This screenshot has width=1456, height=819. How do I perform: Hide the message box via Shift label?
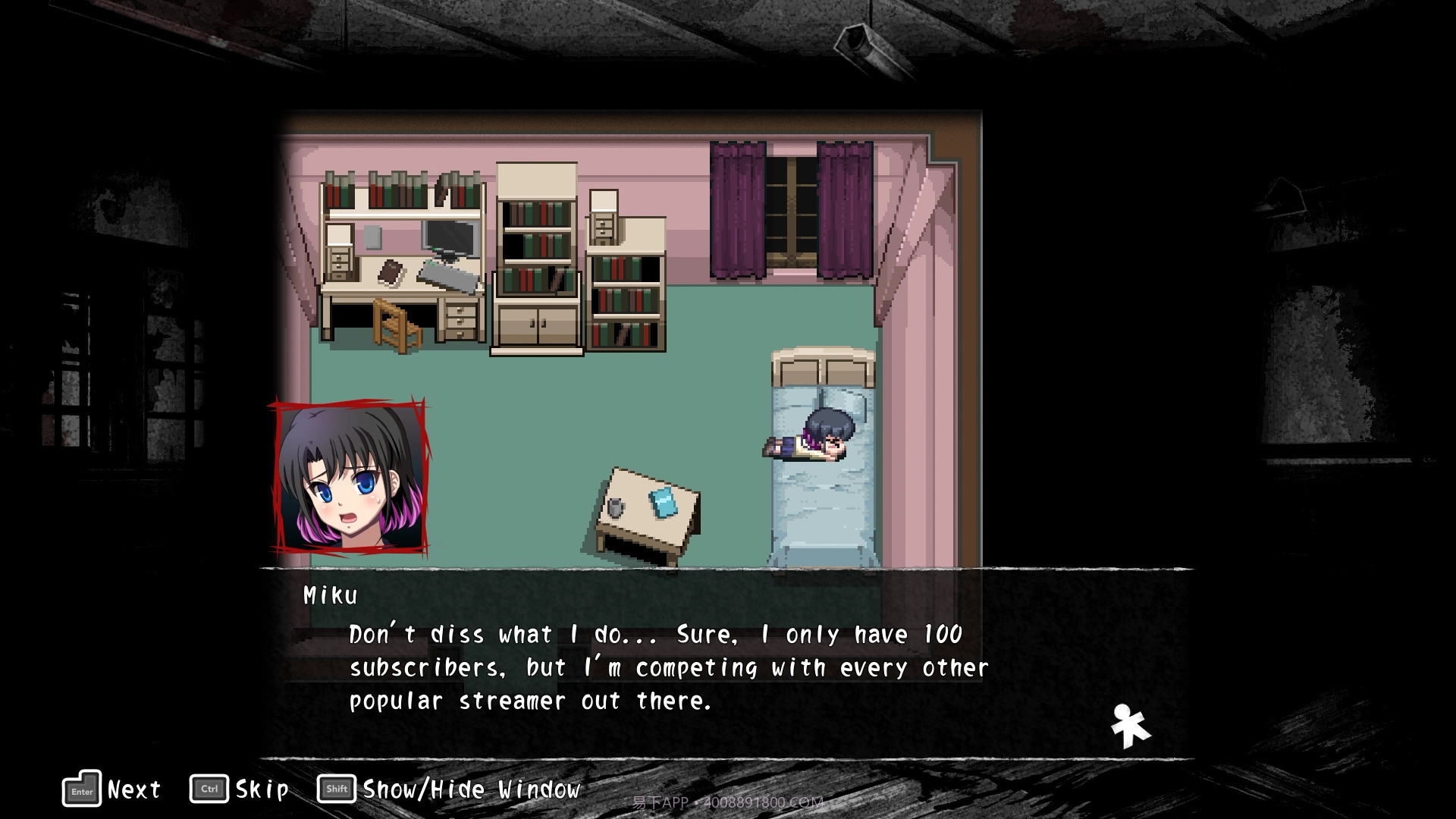tap(335, 788)
